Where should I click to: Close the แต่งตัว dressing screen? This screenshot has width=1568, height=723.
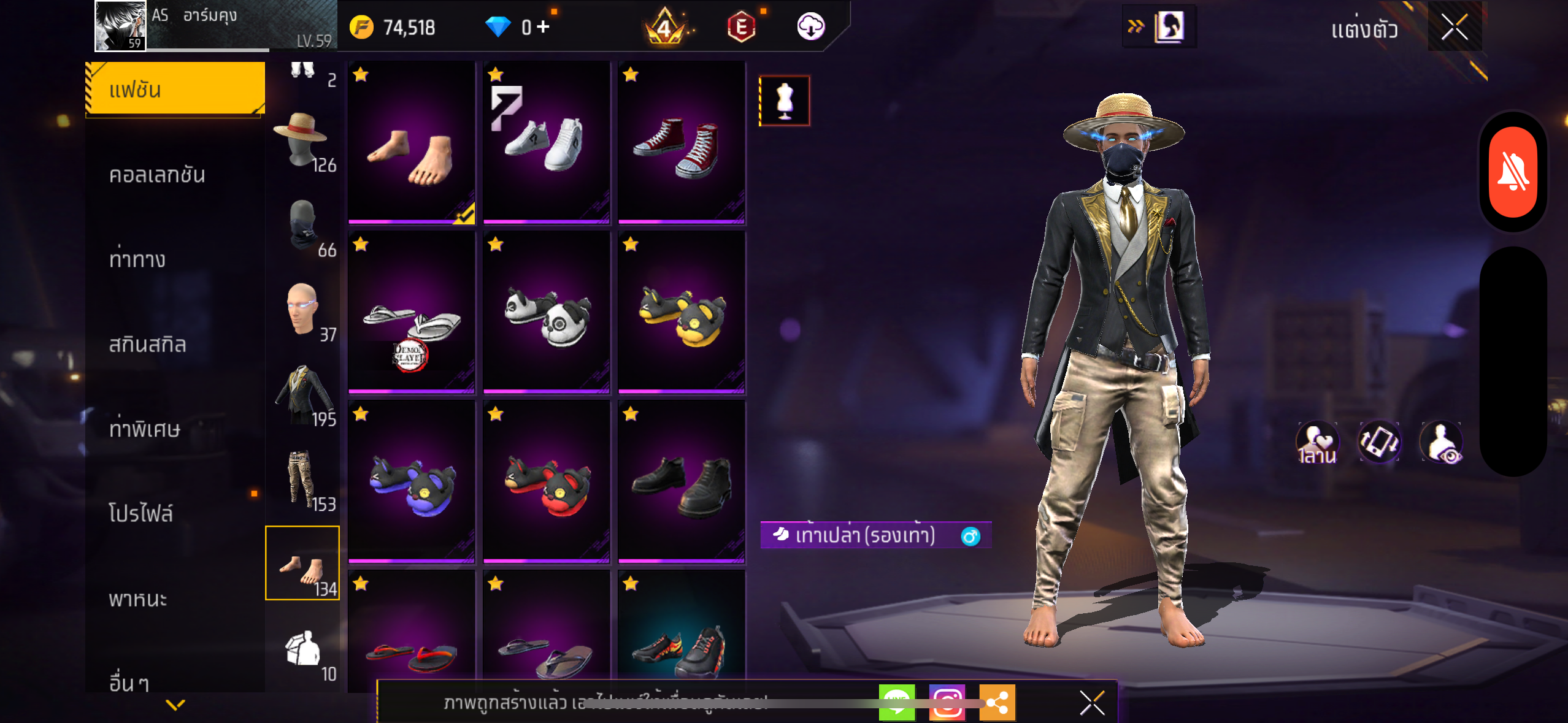point(1454,27)
